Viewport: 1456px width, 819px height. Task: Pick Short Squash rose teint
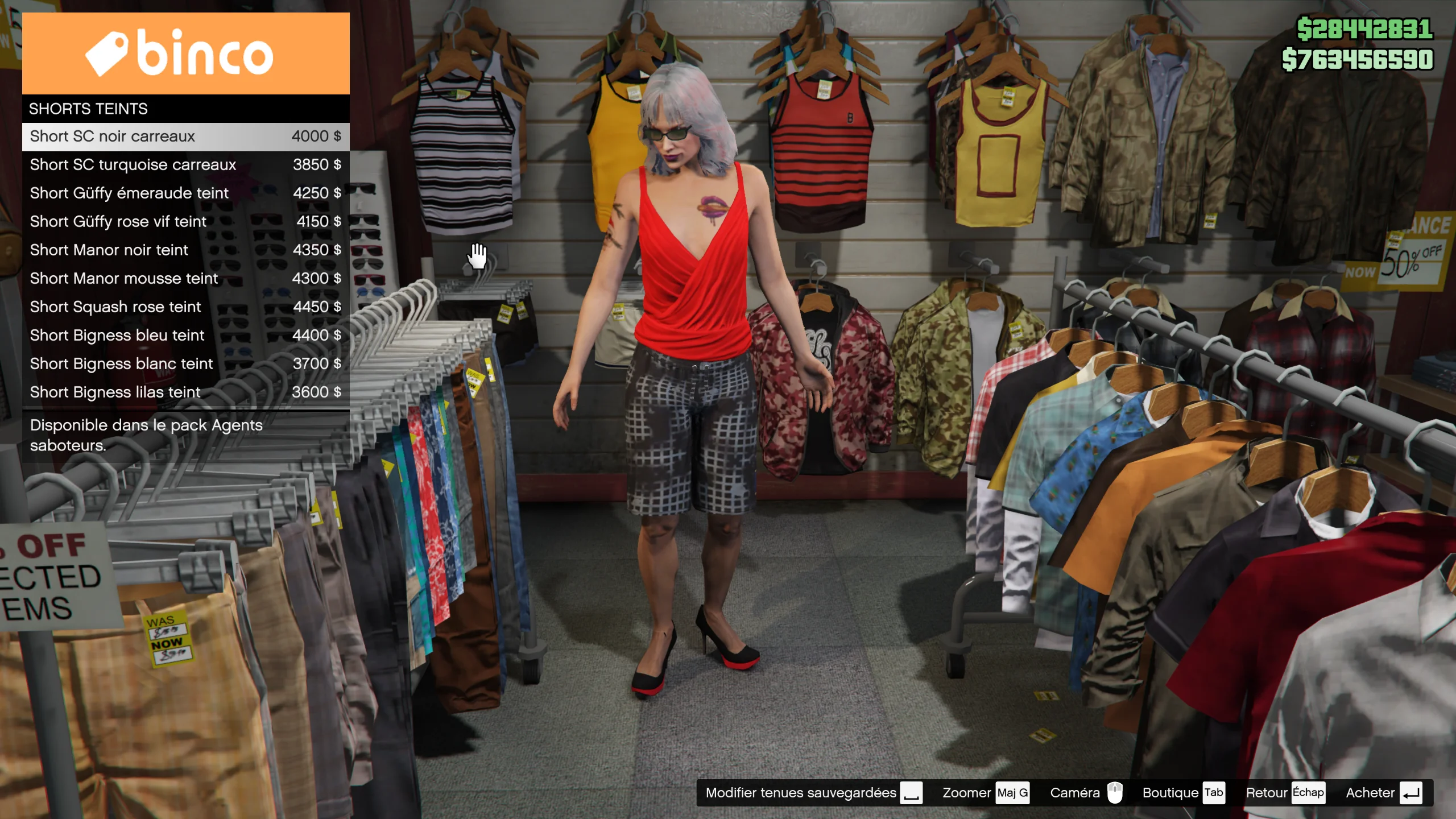[185, 307]
